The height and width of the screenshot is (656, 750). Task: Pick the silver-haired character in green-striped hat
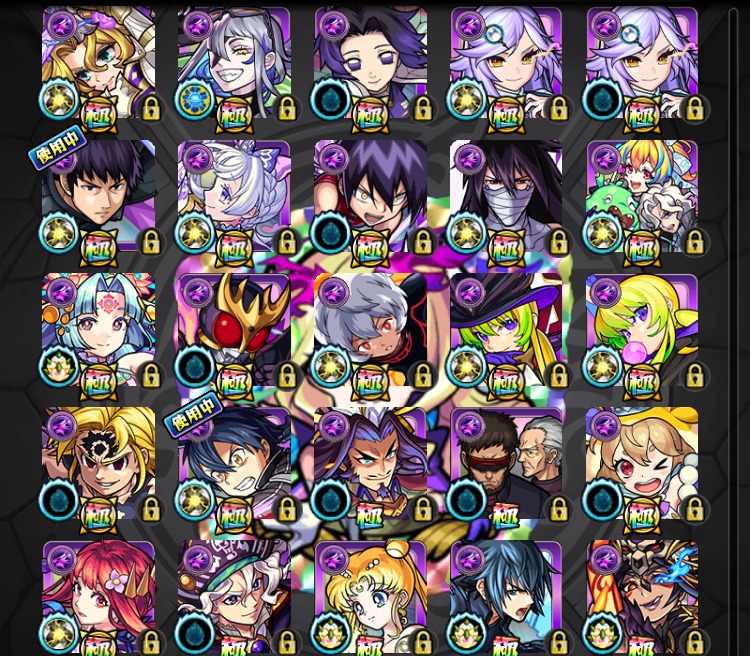click(234, 595)
